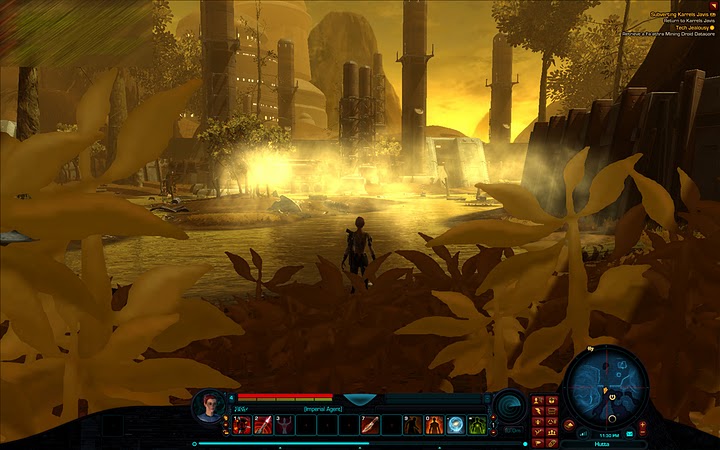Use the knife ability in slot 7
This screenshot has height=450, width=720.
tap(371, 426)
